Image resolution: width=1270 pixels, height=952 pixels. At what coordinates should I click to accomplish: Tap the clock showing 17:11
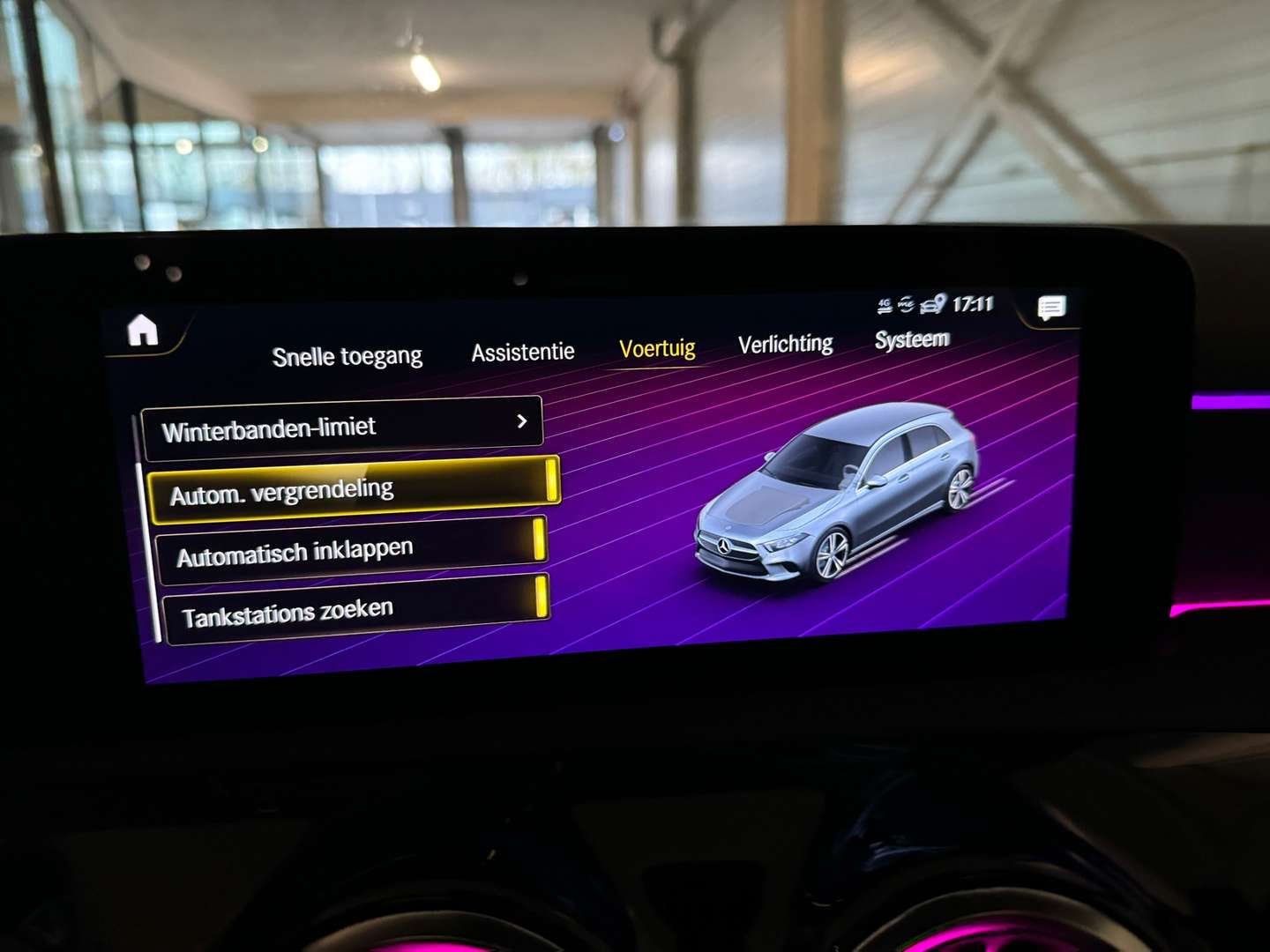click(x=973, y=304)
